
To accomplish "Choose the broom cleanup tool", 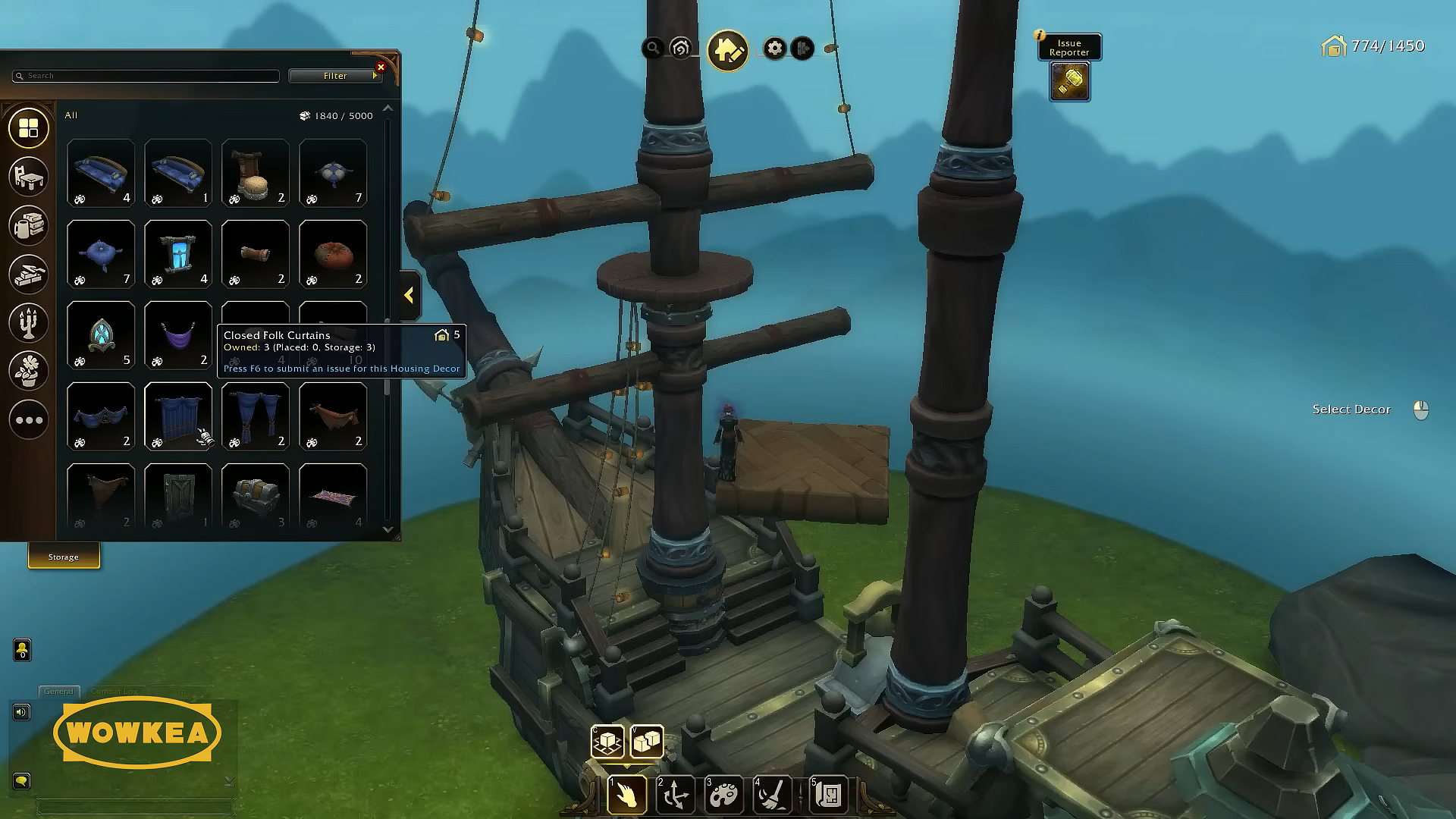I will pos(773,794).
